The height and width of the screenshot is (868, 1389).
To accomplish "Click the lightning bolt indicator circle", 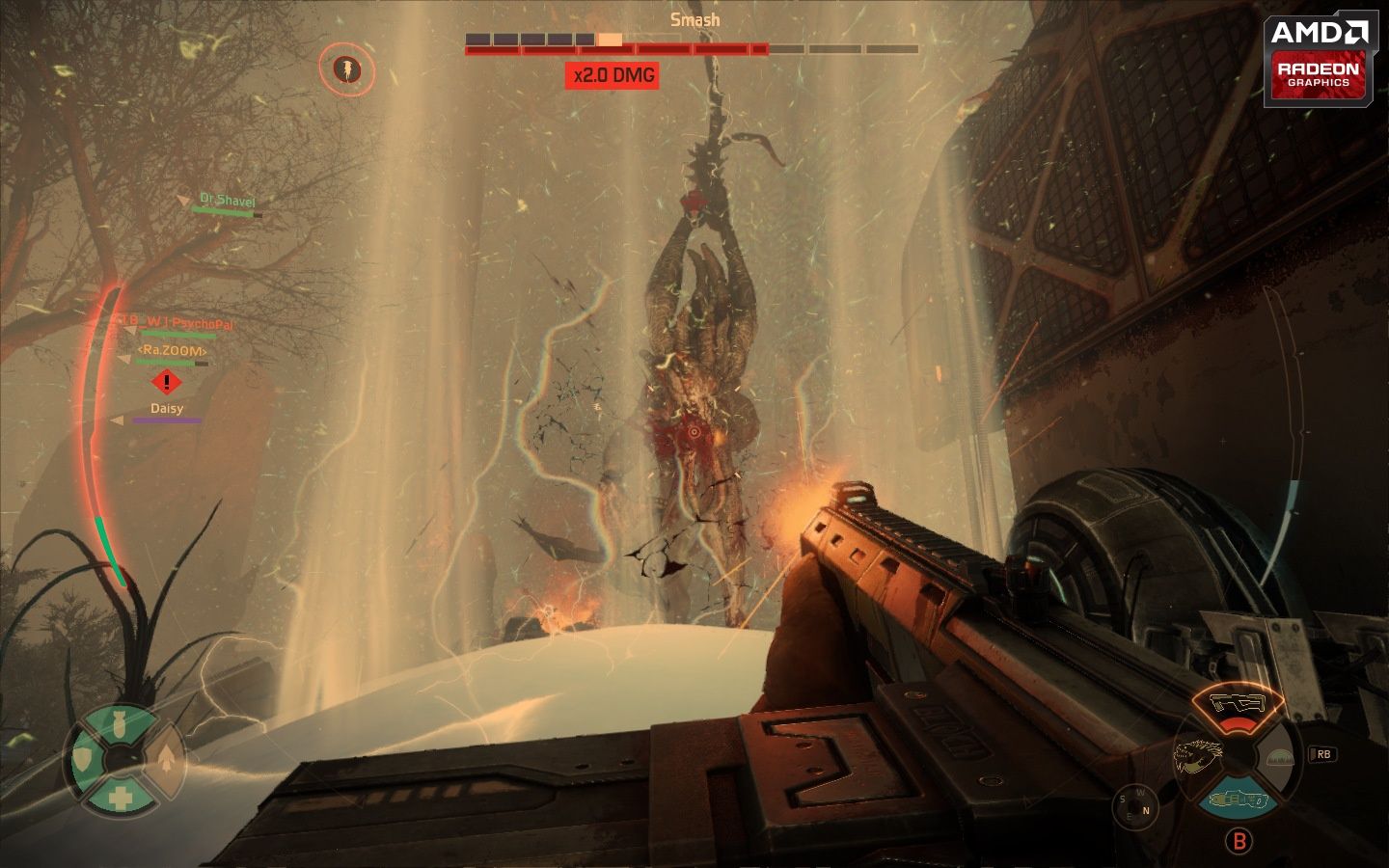I will (346, 70).
